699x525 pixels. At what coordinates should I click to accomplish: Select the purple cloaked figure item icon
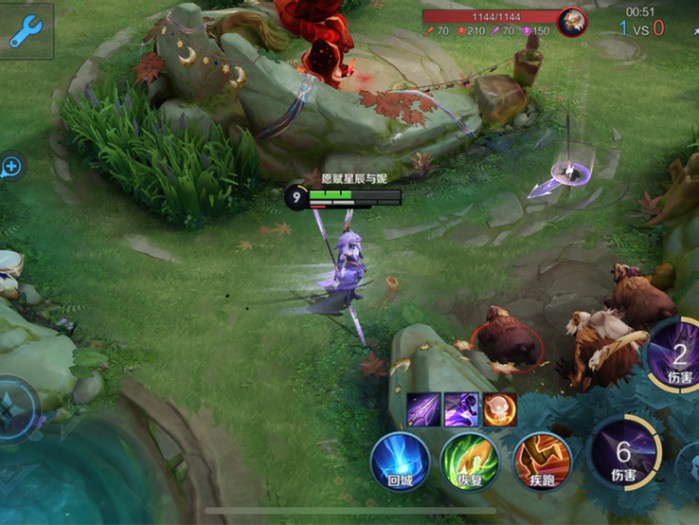coord(461,409)
